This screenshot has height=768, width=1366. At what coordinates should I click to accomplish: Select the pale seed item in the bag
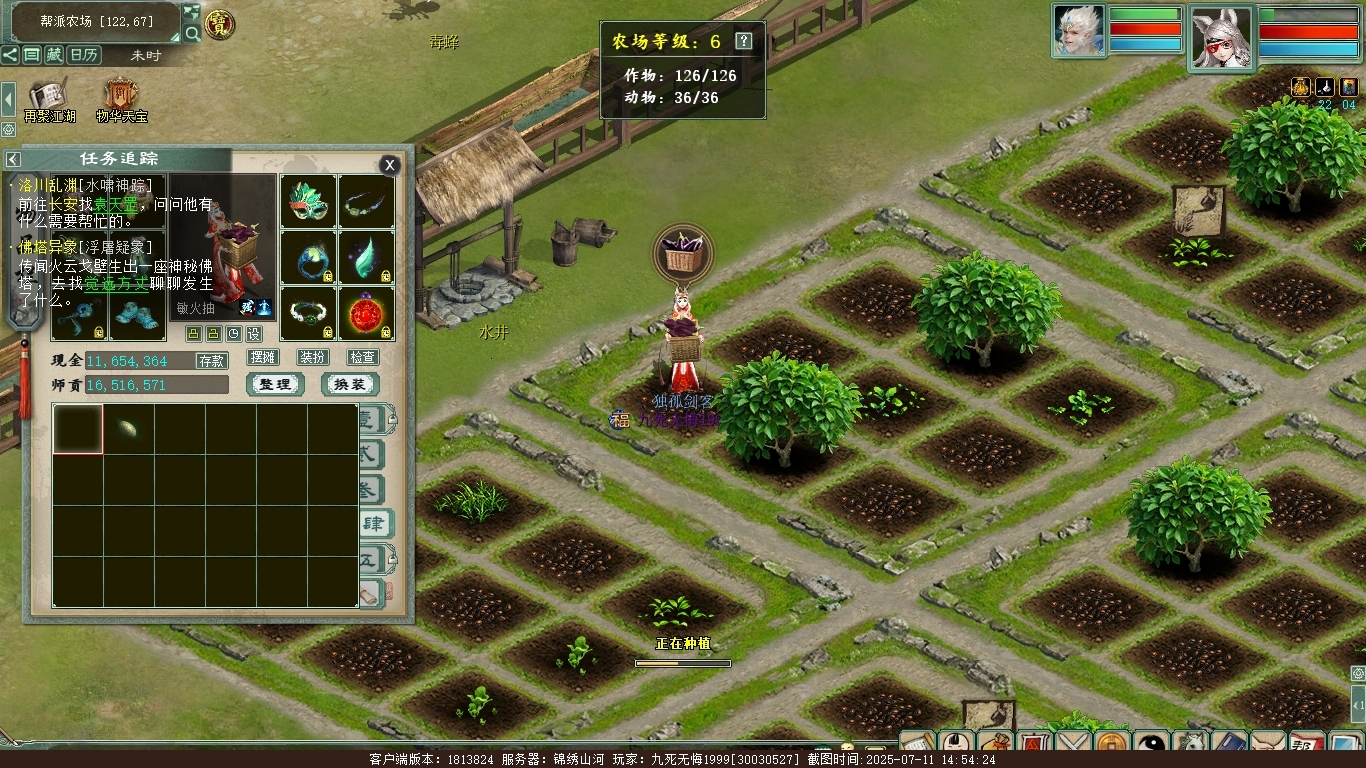pos(129,429)
